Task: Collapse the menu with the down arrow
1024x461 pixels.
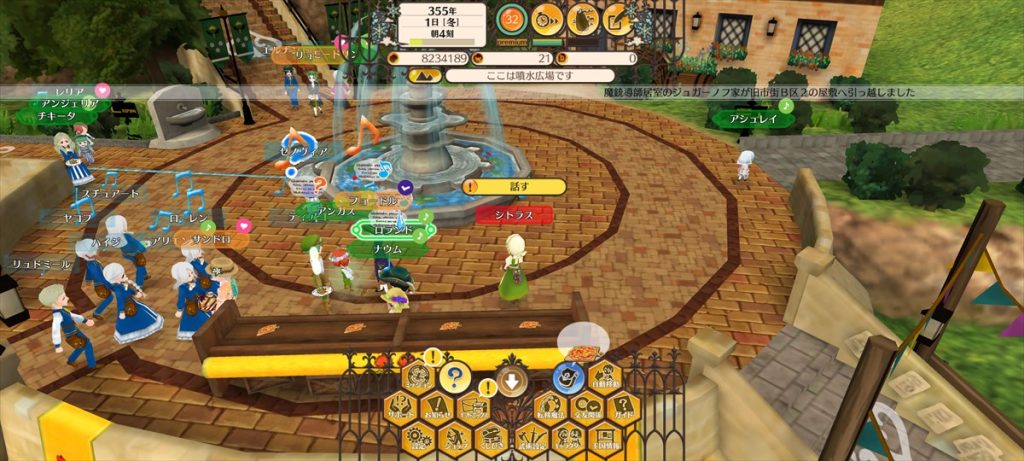Action: [511, 379]
